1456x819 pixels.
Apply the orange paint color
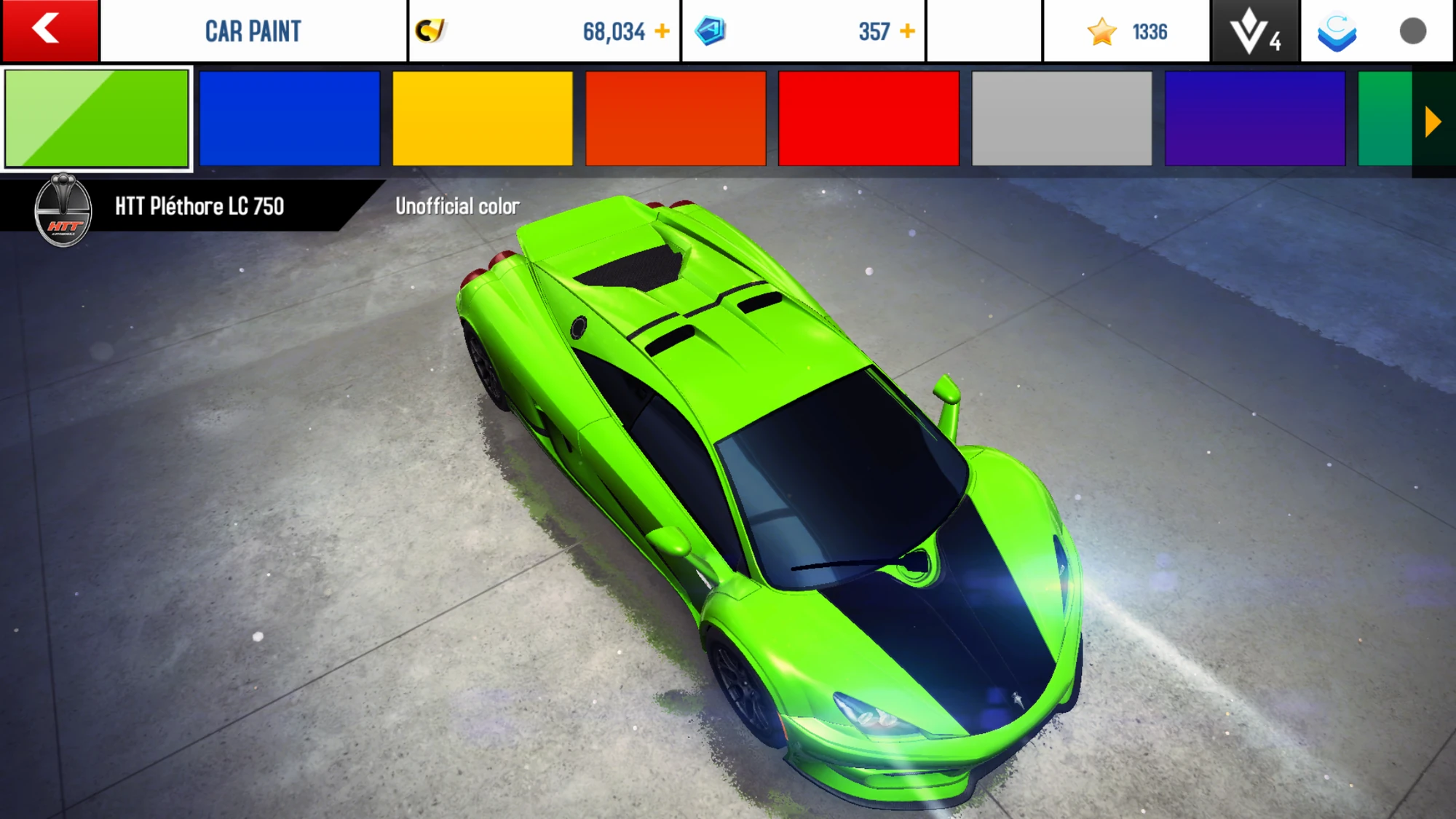[x=676, y=119]
